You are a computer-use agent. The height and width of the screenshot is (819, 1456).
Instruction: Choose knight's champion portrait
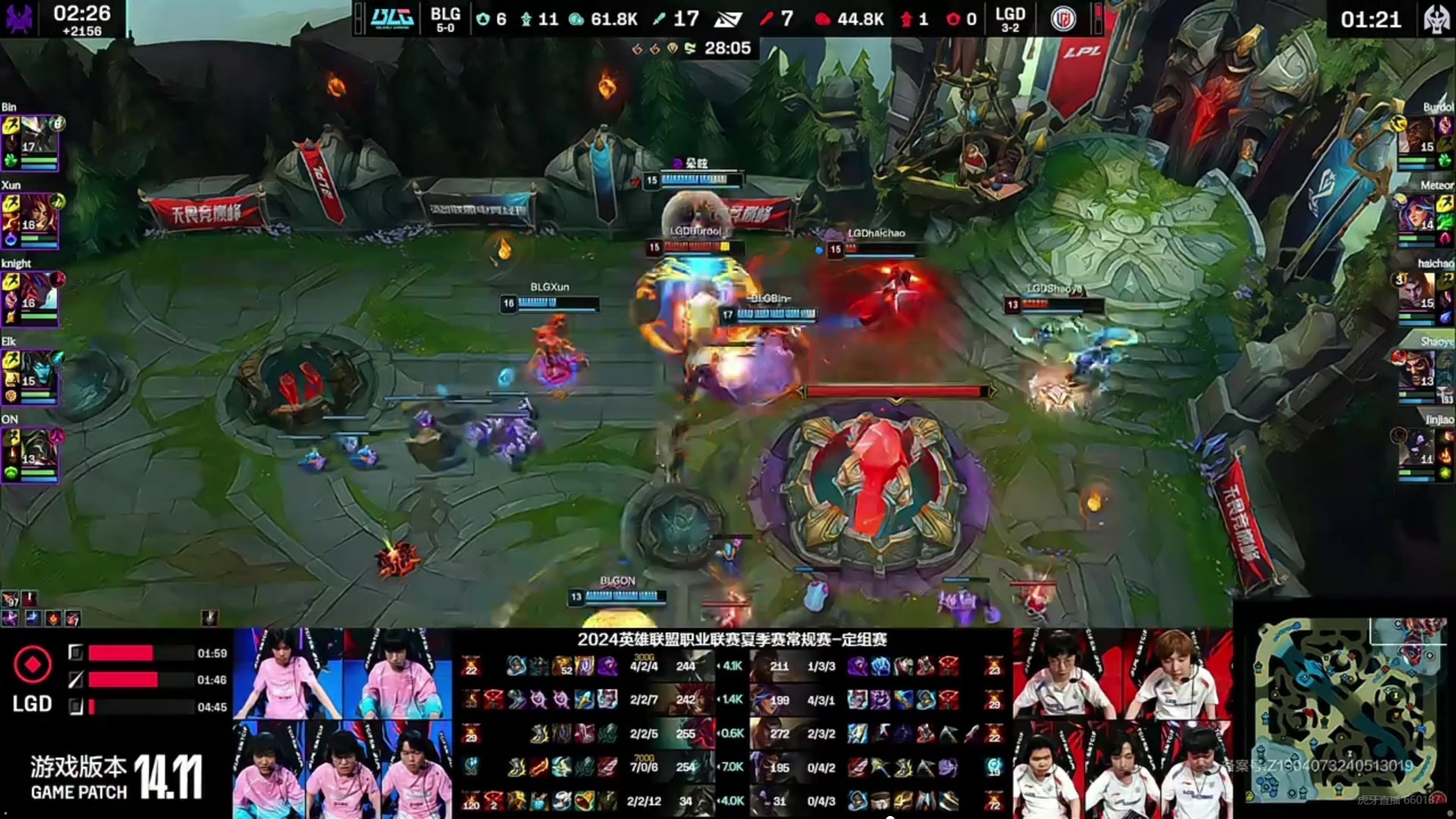(36, 293)
